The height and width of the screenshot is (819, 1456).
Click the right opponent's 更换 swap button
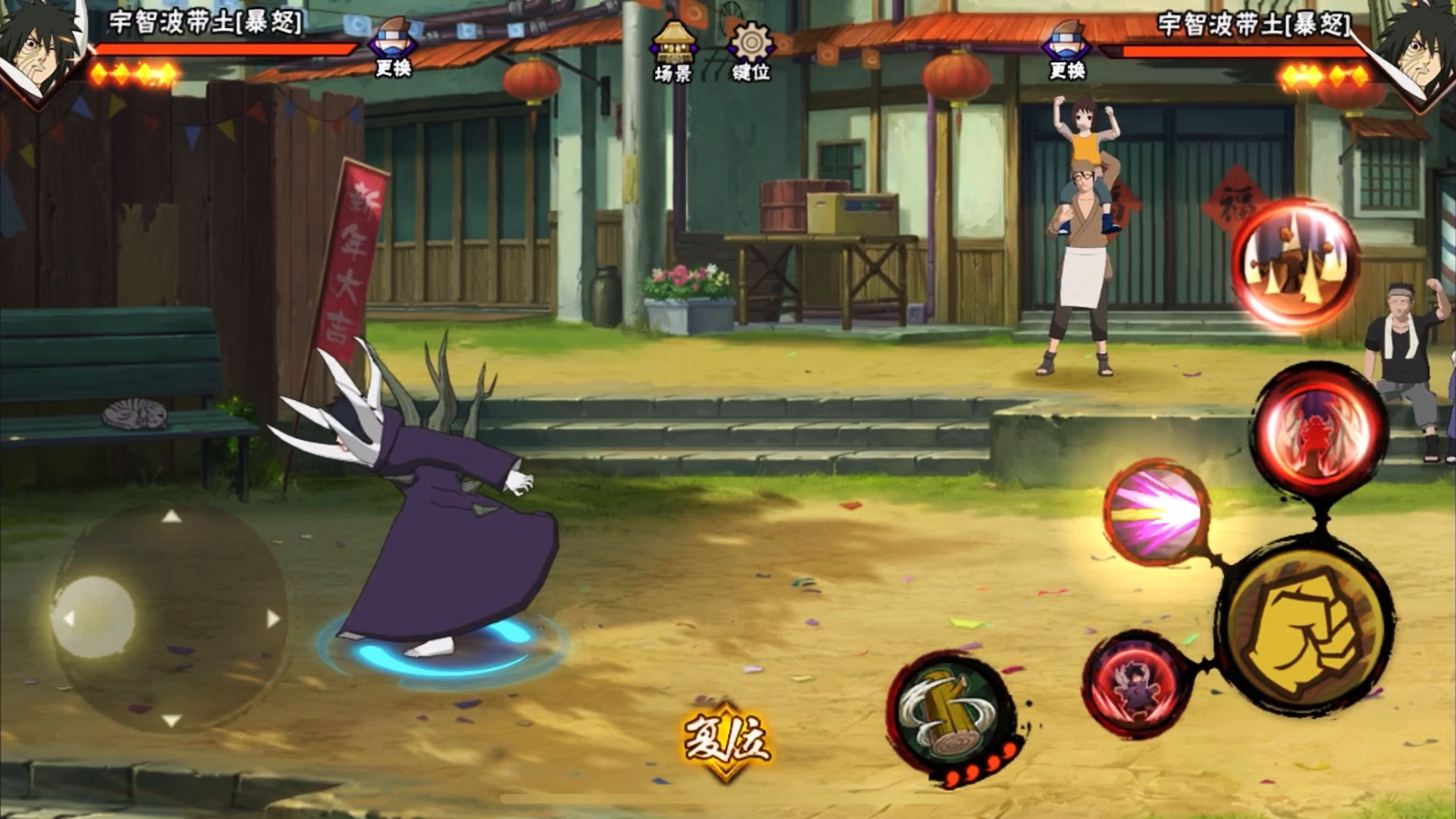(x=1067, y=50)
